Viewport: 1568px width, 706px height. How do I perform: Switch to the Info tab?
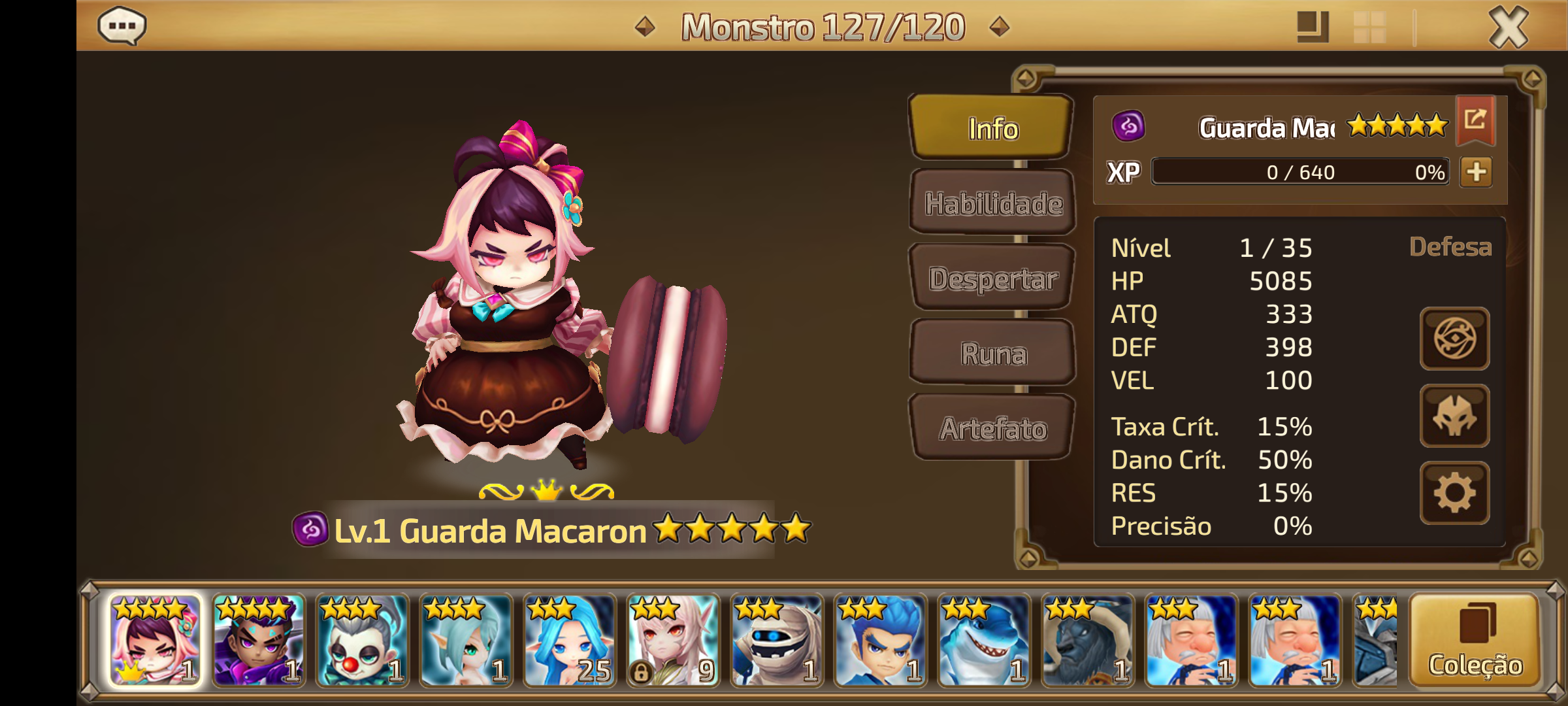pos(992,128)
